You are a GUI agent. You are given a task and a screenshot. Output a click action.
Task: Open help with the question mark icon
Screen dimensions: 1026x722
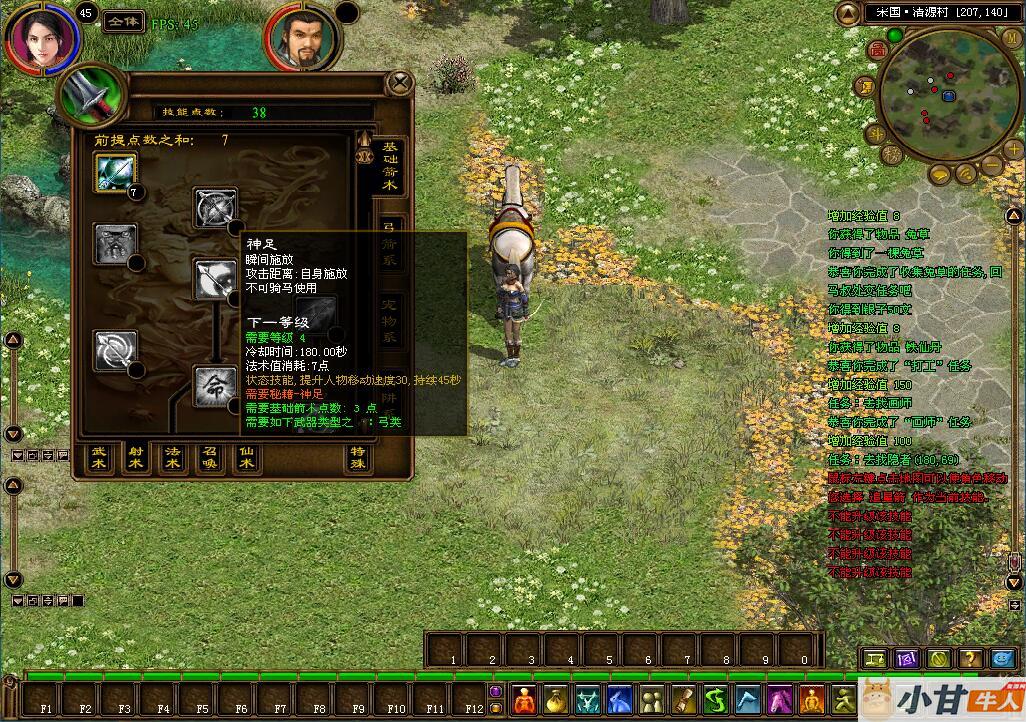pyautogui.click(x=969, y=658)
